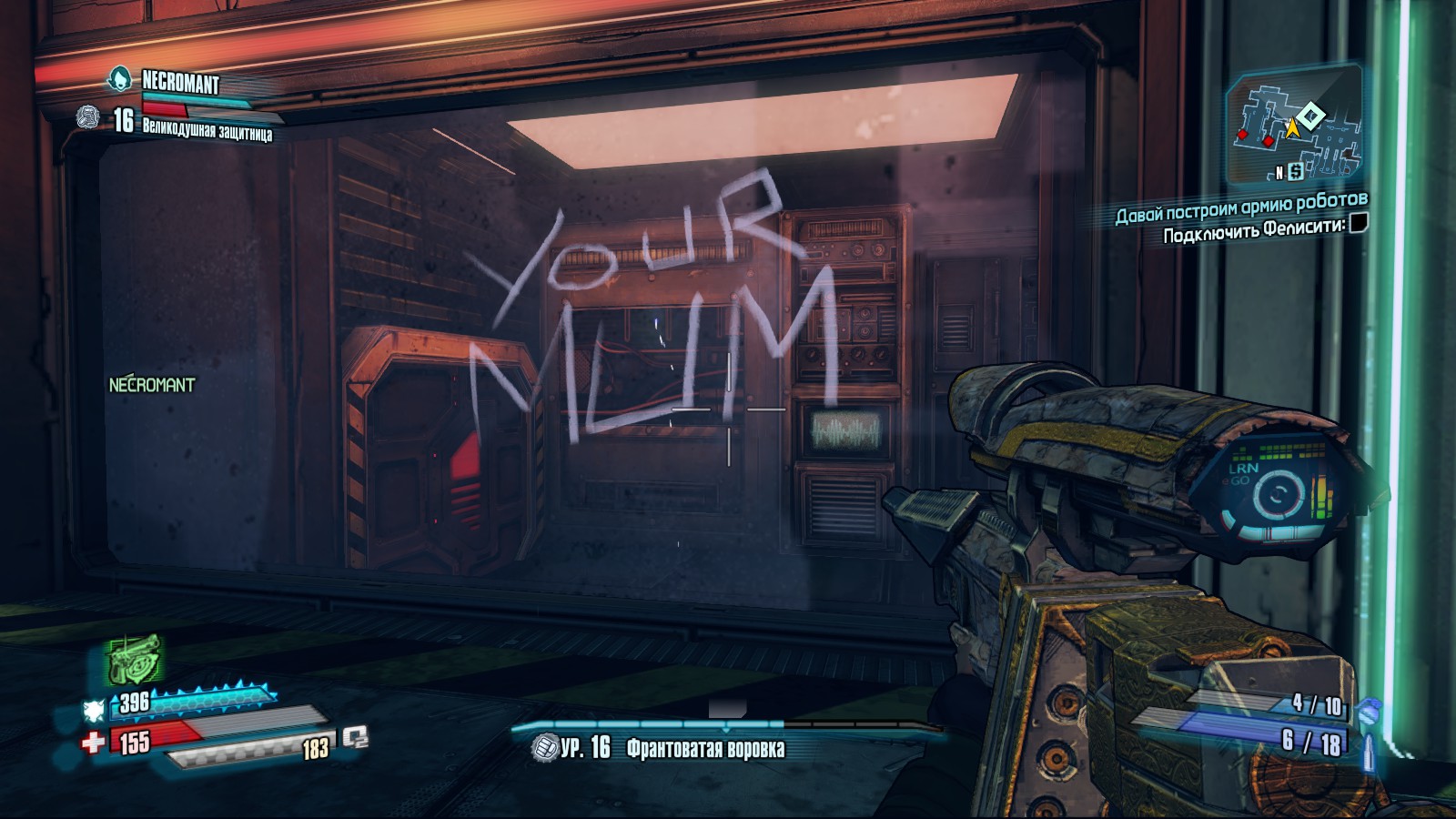This screenshot has height=819, width=1456.
Task: Click the red health cross icon
Action: (92, 743)
